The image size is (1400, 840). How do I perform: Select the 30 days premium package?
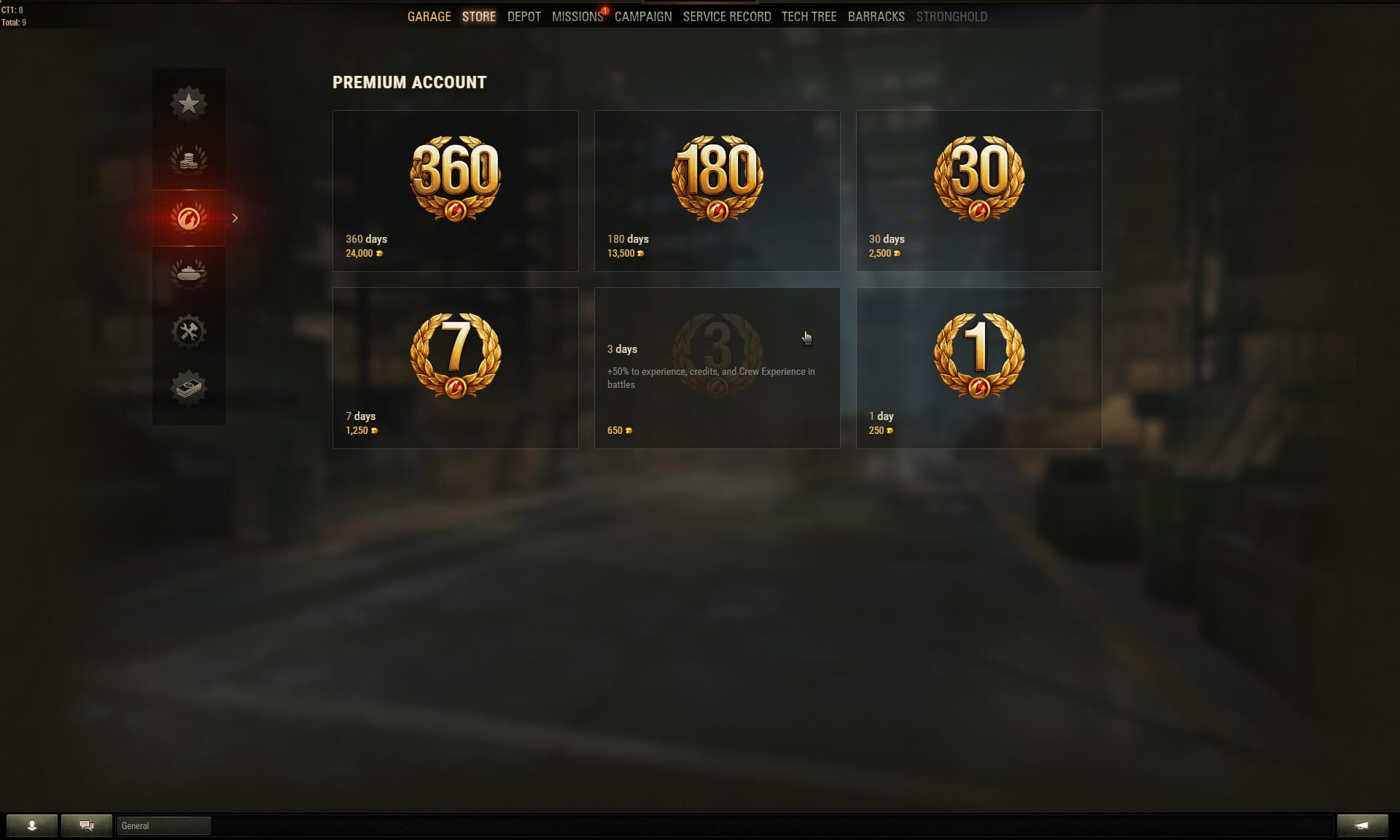[979, 190]
